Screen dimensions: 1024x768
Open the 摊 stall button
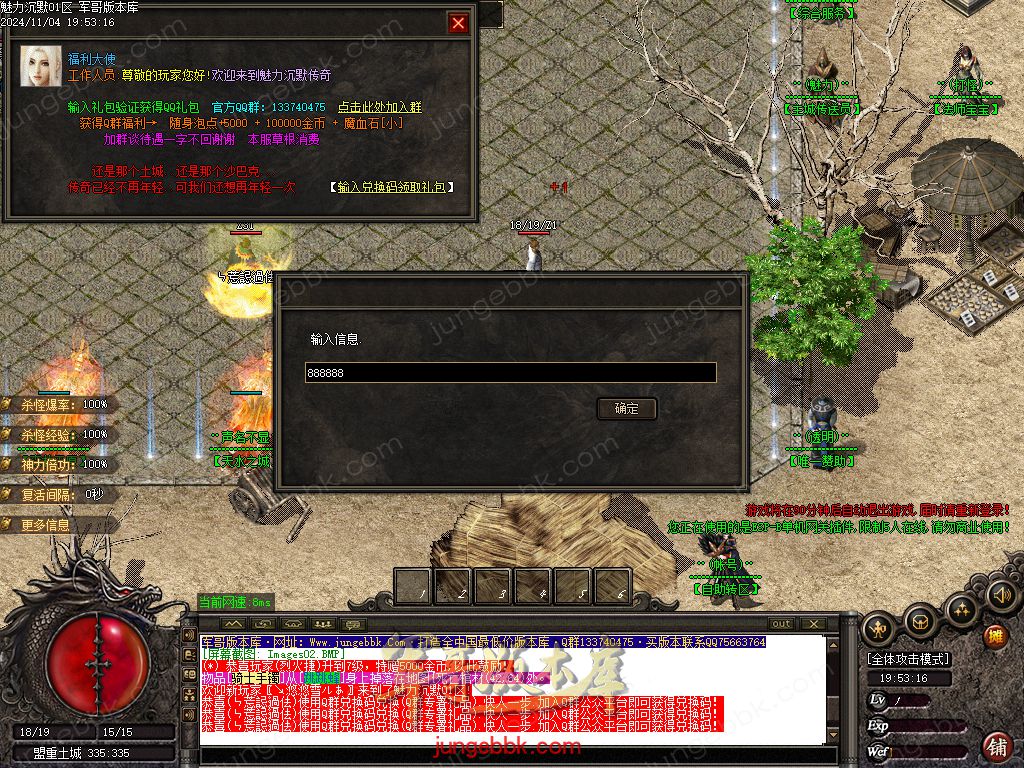[995, 636]
